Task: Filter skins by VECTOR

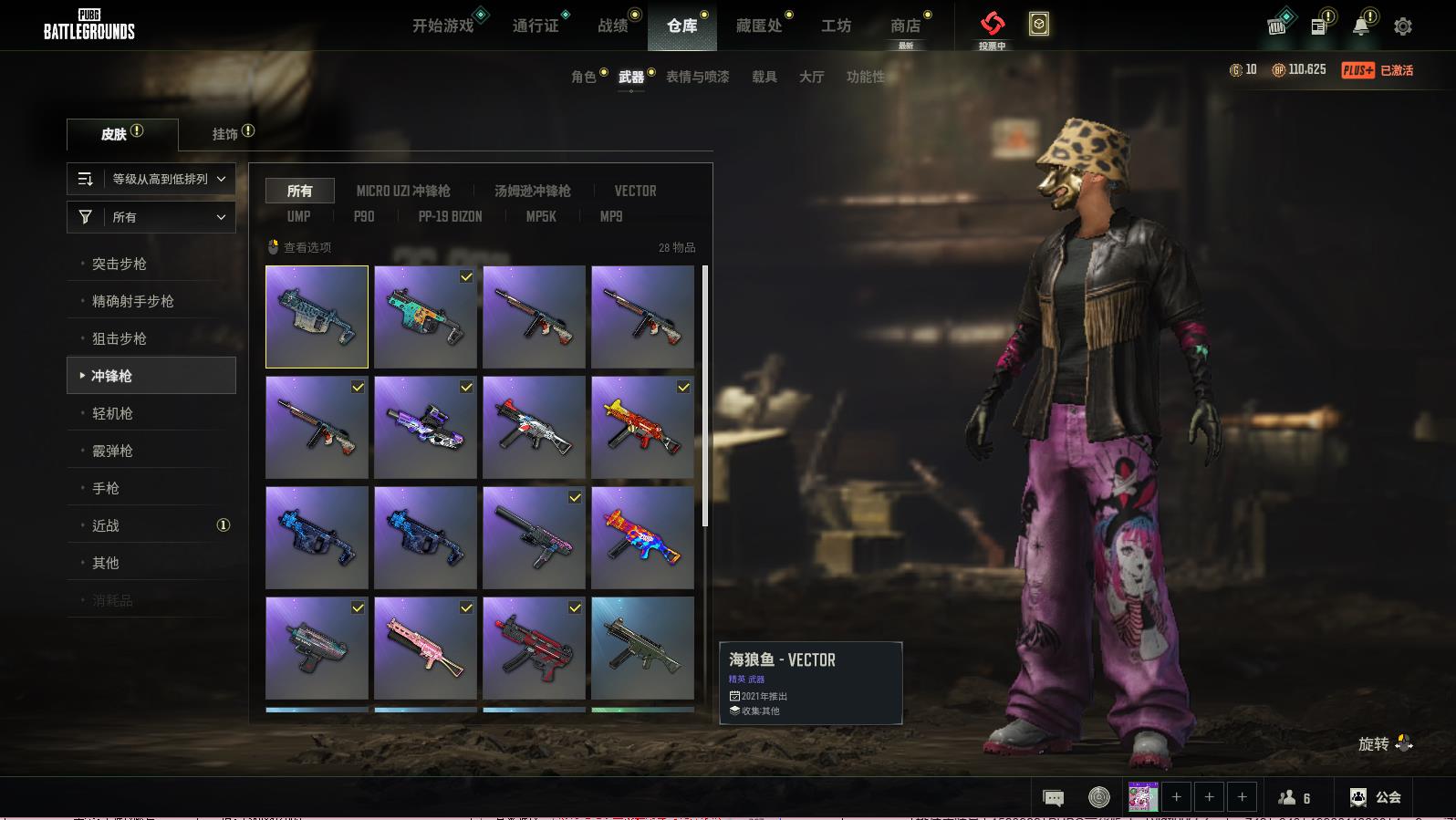Action: point(635,191)
